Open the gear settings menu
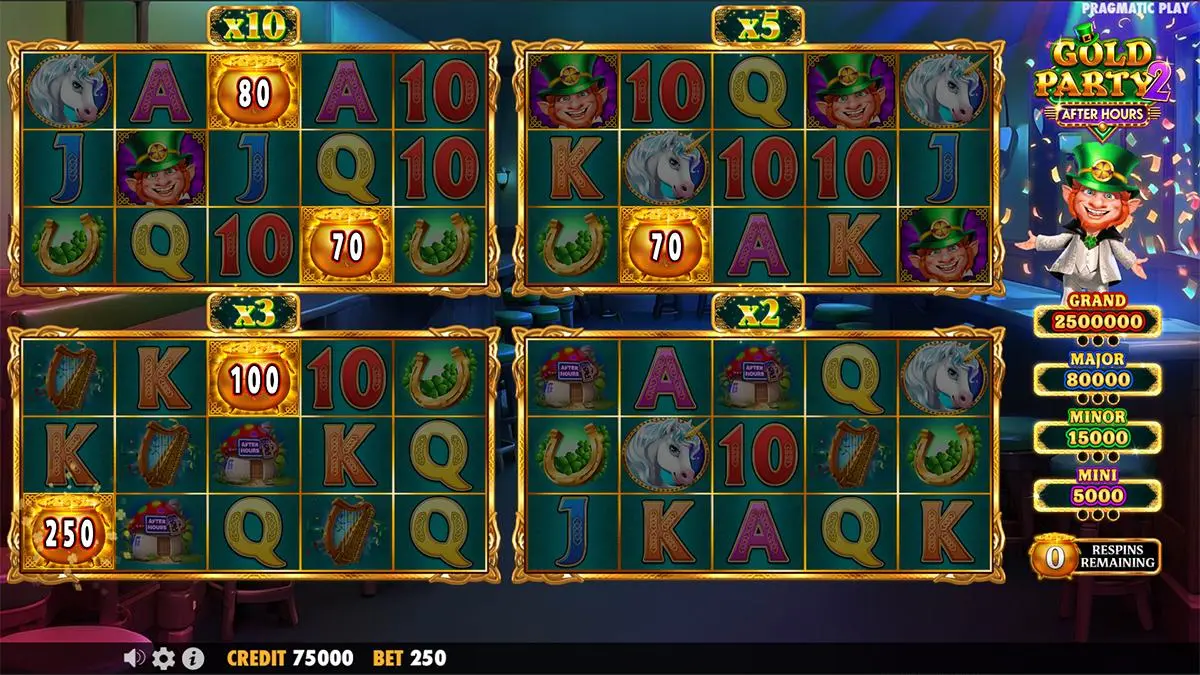The image size is (1200, 675). point(163,658)
